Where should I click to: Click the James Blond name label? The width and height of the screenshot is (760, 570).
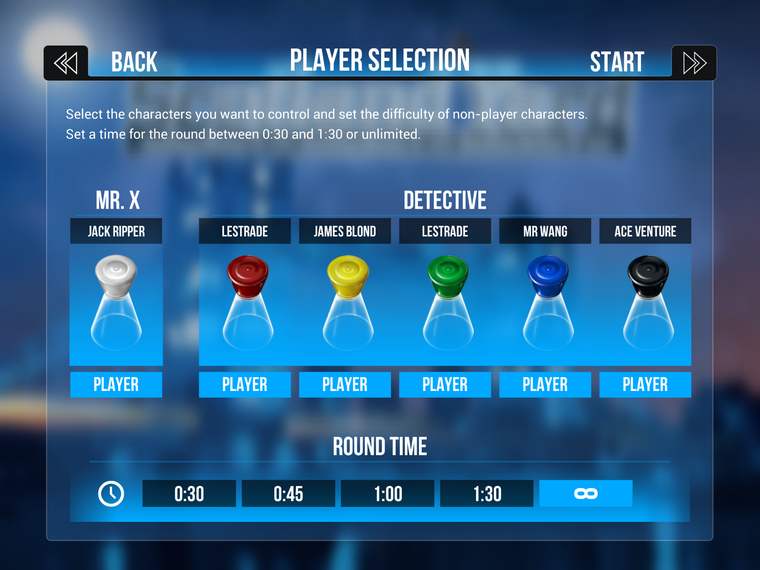345,231
